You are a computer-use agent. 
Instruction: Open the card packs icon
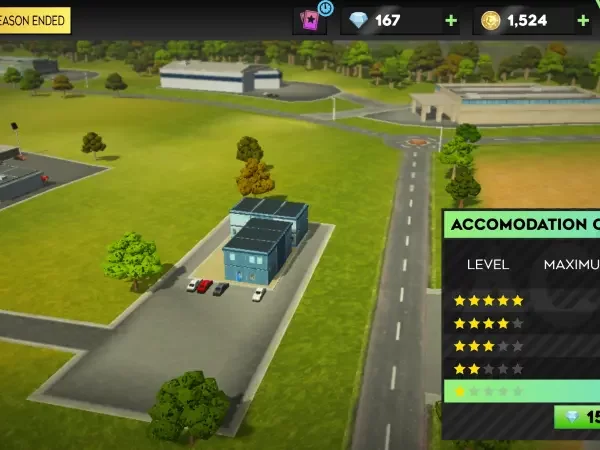point(309,20)
